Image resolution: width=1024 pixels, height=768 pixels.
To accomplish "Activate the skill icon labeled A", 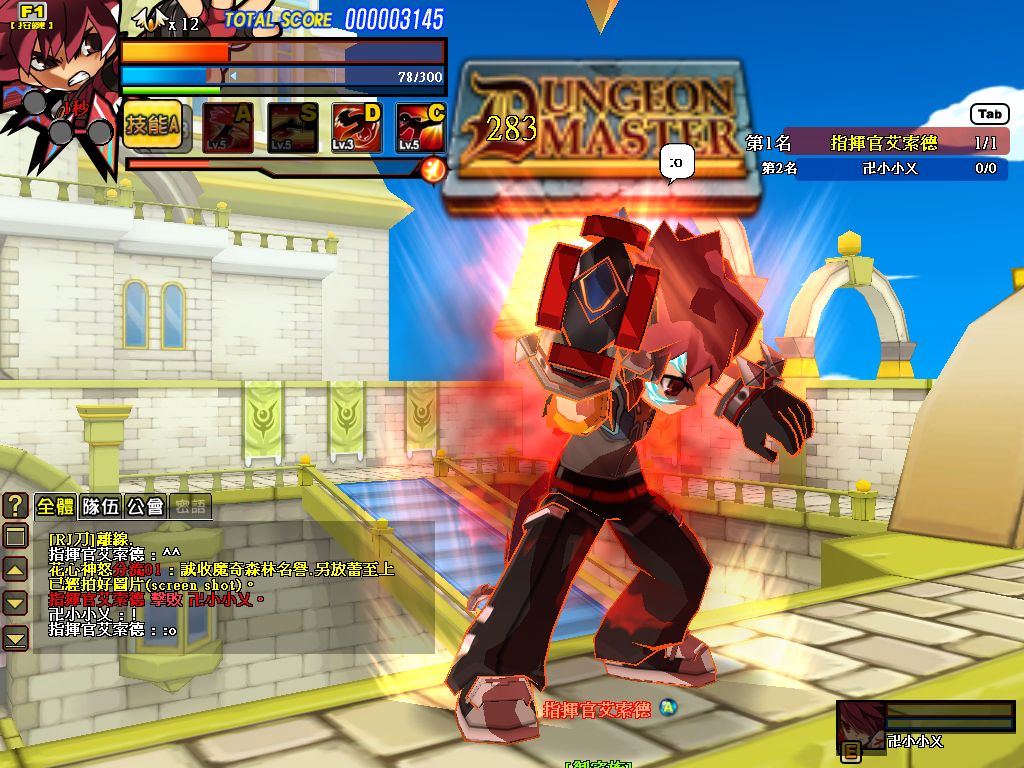I will [x=227, y=127].
